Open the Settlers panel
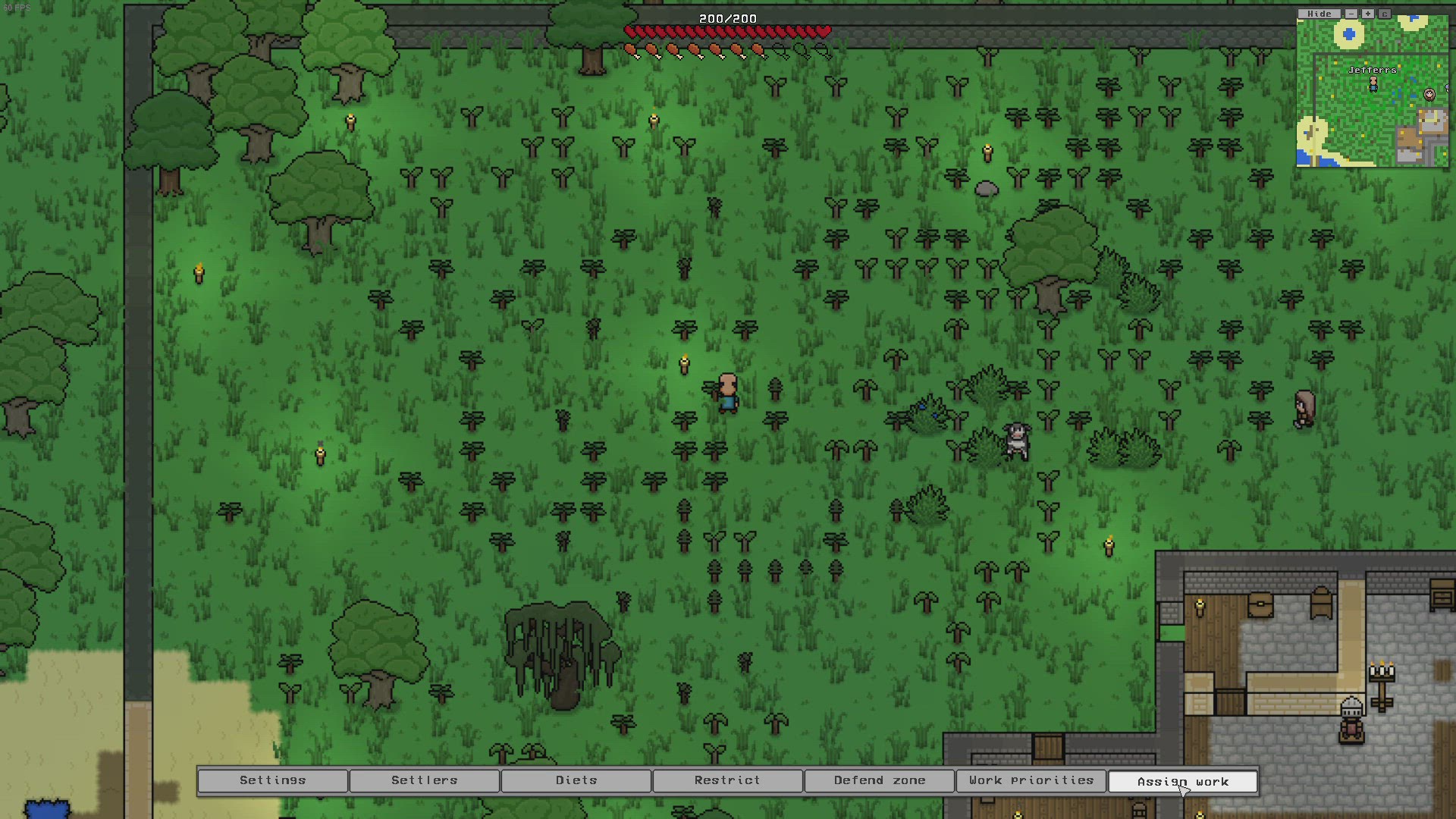This screenshot has height=819, width=1456. (x=424, y=780)
